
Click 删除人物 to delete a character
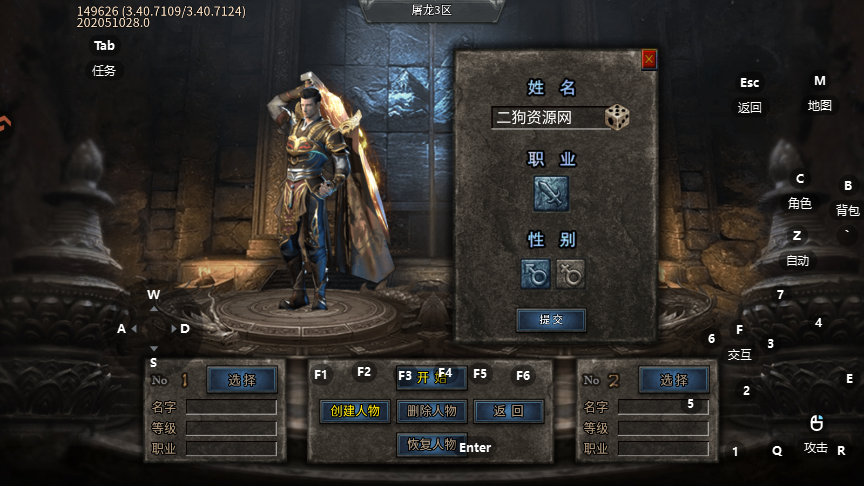tap(432, 411)
